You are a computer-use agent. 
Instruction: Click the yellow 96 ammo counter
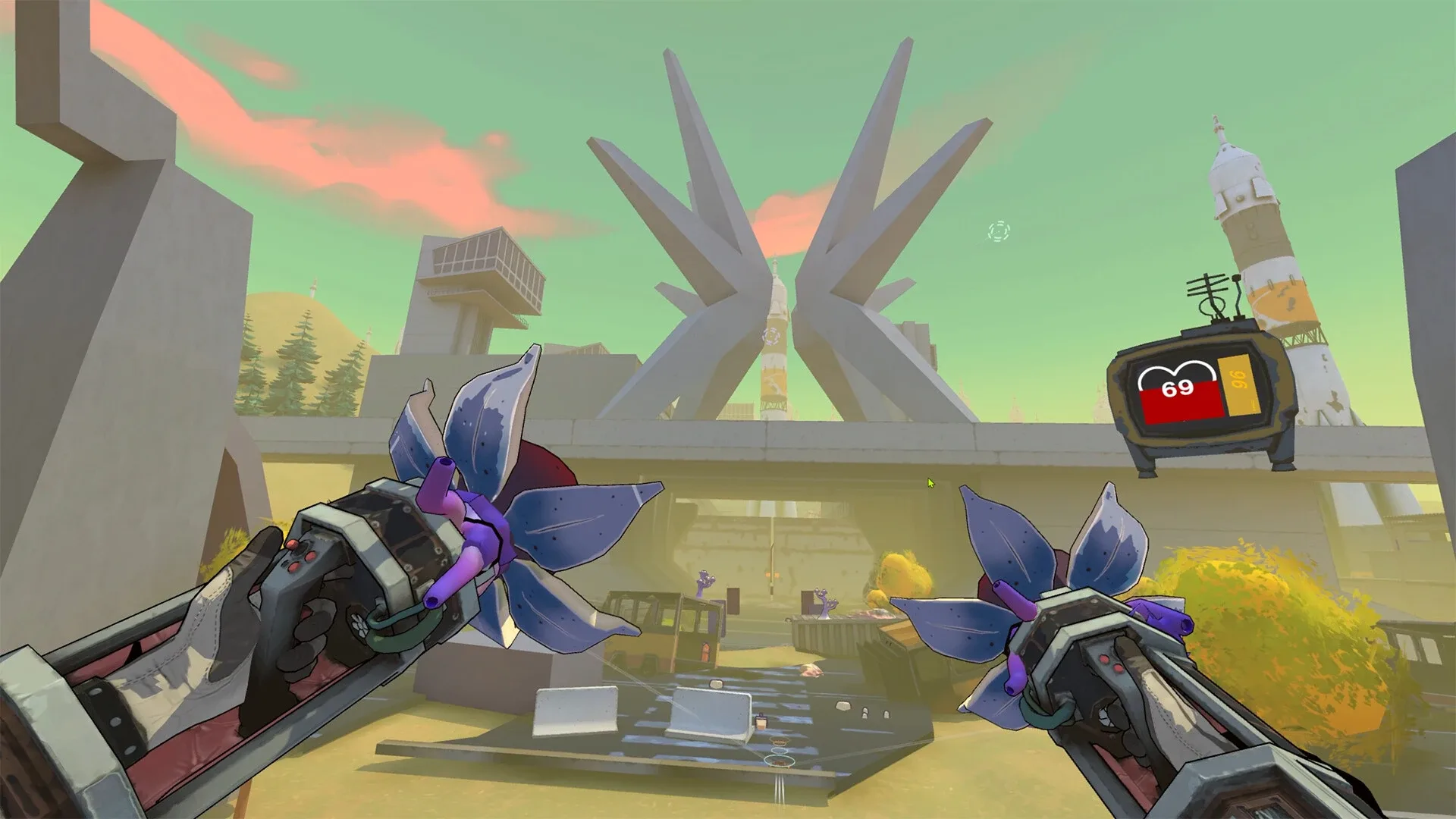pyautogui.click(x=1238, y=385)
